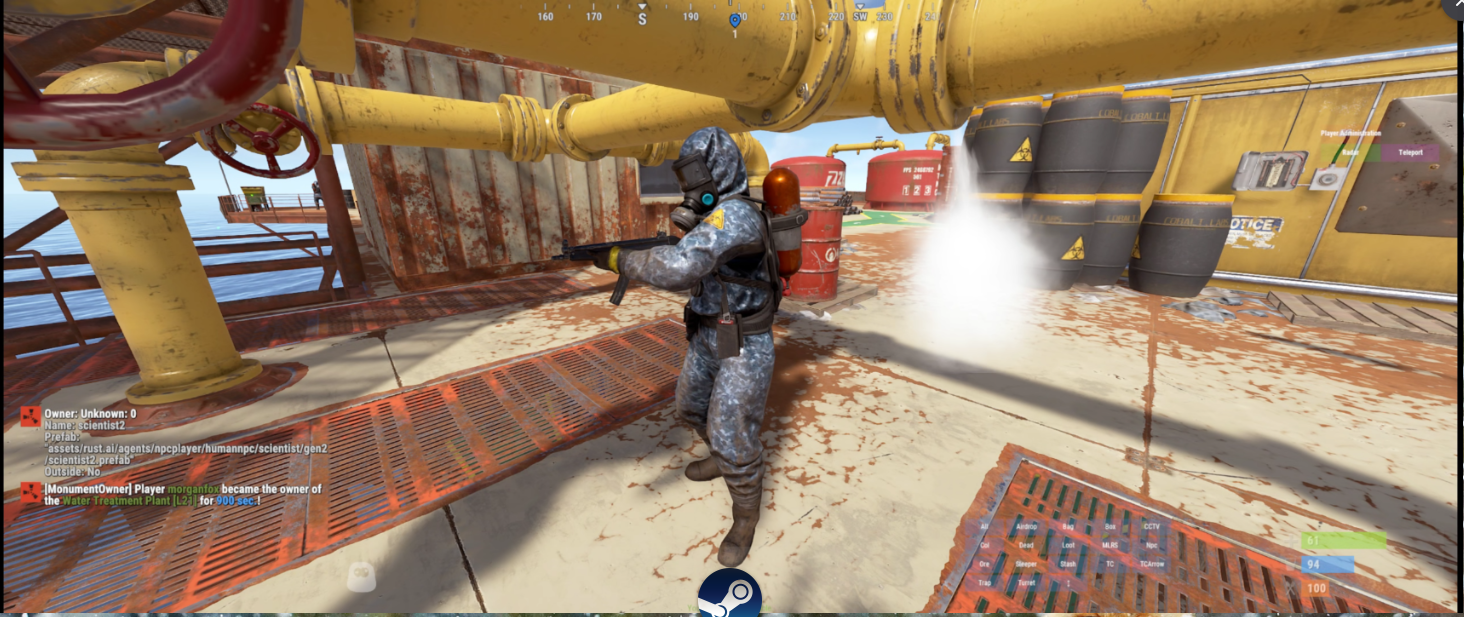Toggle the Npc radar filter

pyautogui.click(x=1152, y=545)
